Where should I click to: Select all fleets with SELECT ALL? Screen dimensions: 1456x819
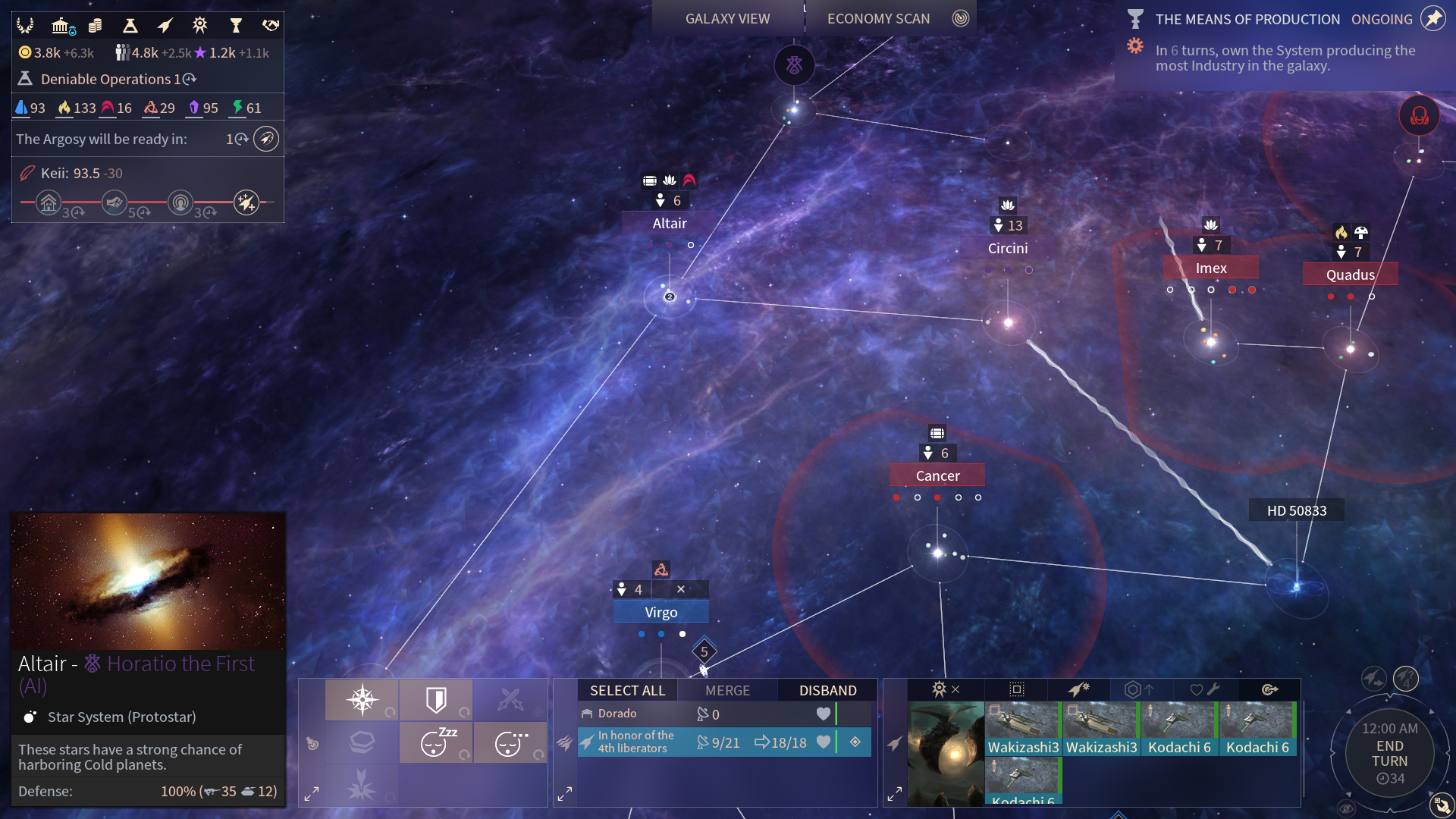coord(627,690)
